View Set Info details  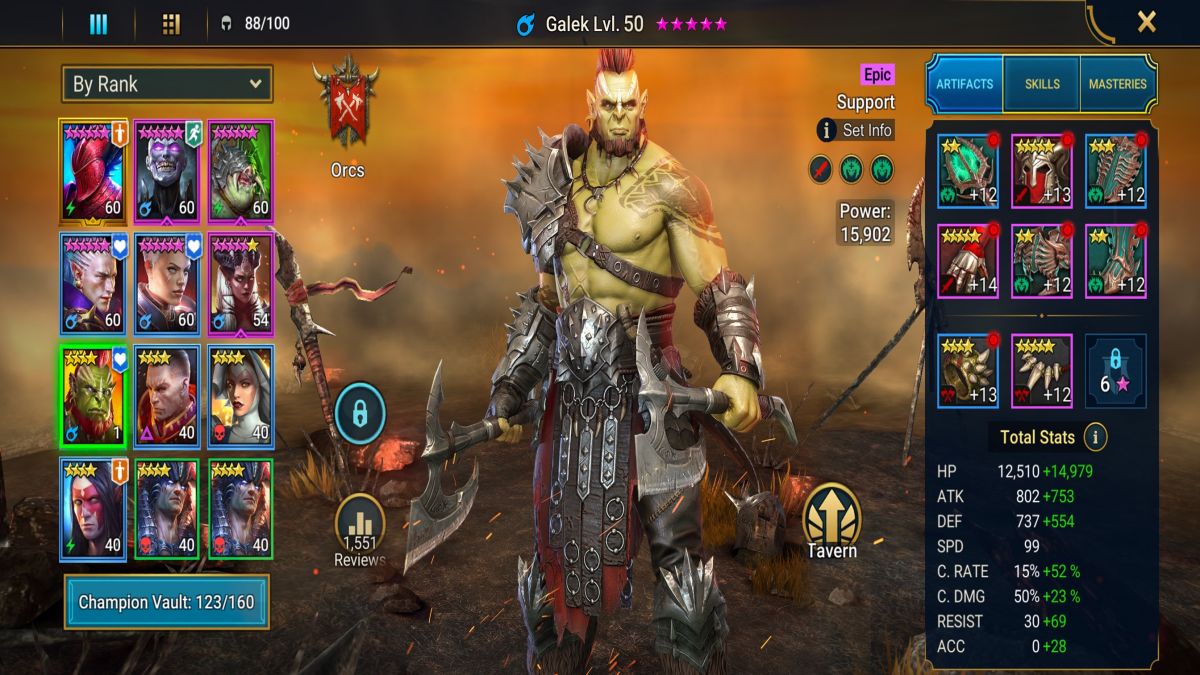pos(856,130)
